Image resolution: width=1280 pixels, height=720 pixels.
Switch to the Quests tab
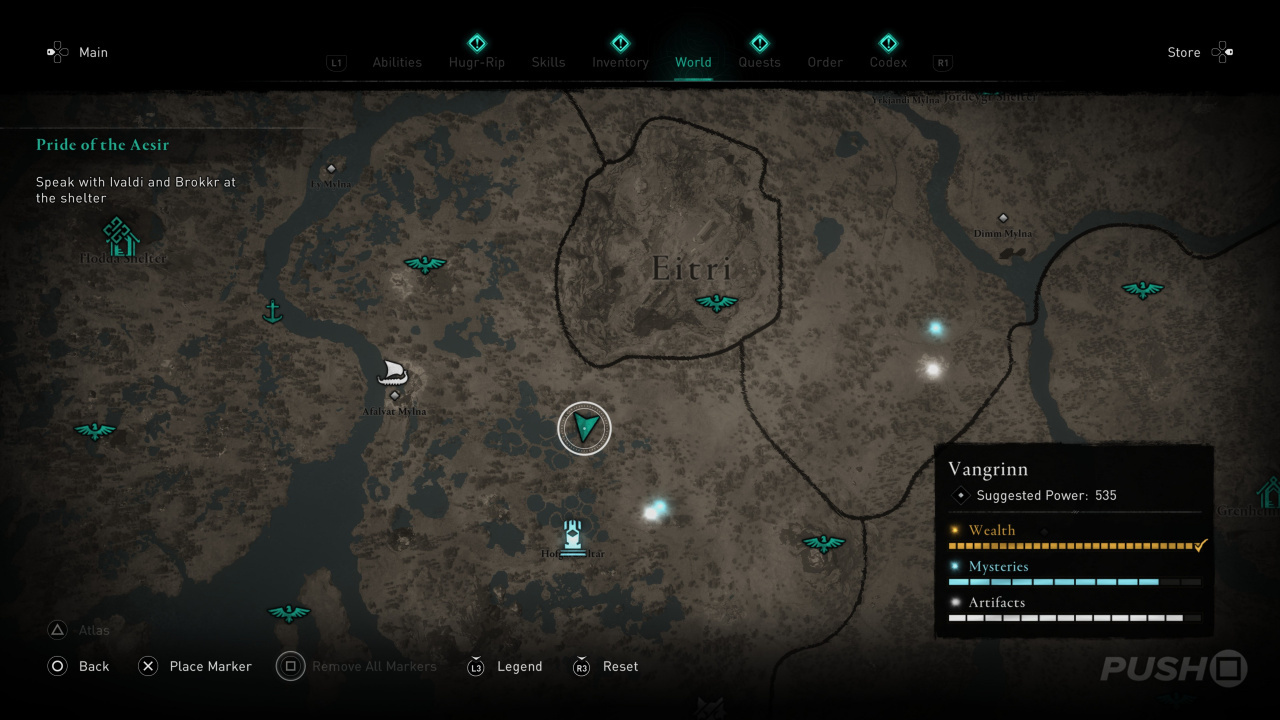click(x=759, y=62)
